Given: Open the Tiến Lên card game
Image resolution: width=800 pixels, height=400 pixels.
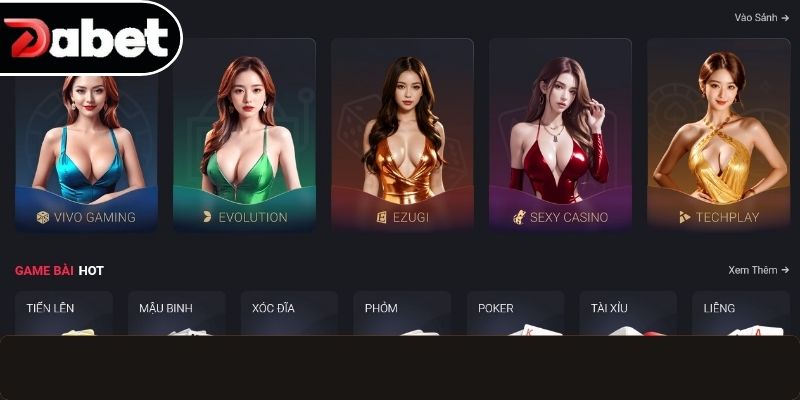Looking at the screenshot, I should pos(64,313).
